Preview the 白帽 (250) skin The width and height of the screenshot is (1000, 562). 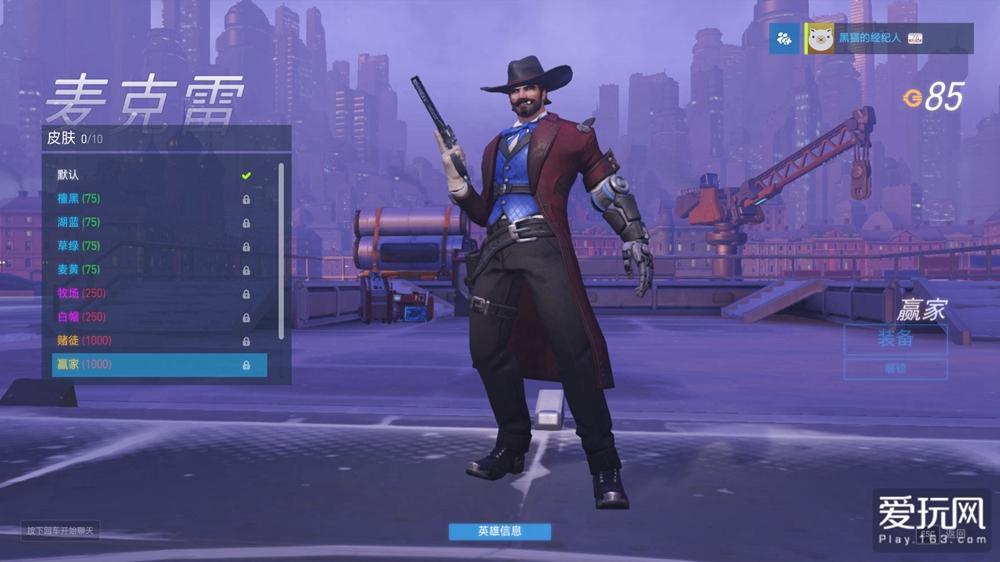150,317
